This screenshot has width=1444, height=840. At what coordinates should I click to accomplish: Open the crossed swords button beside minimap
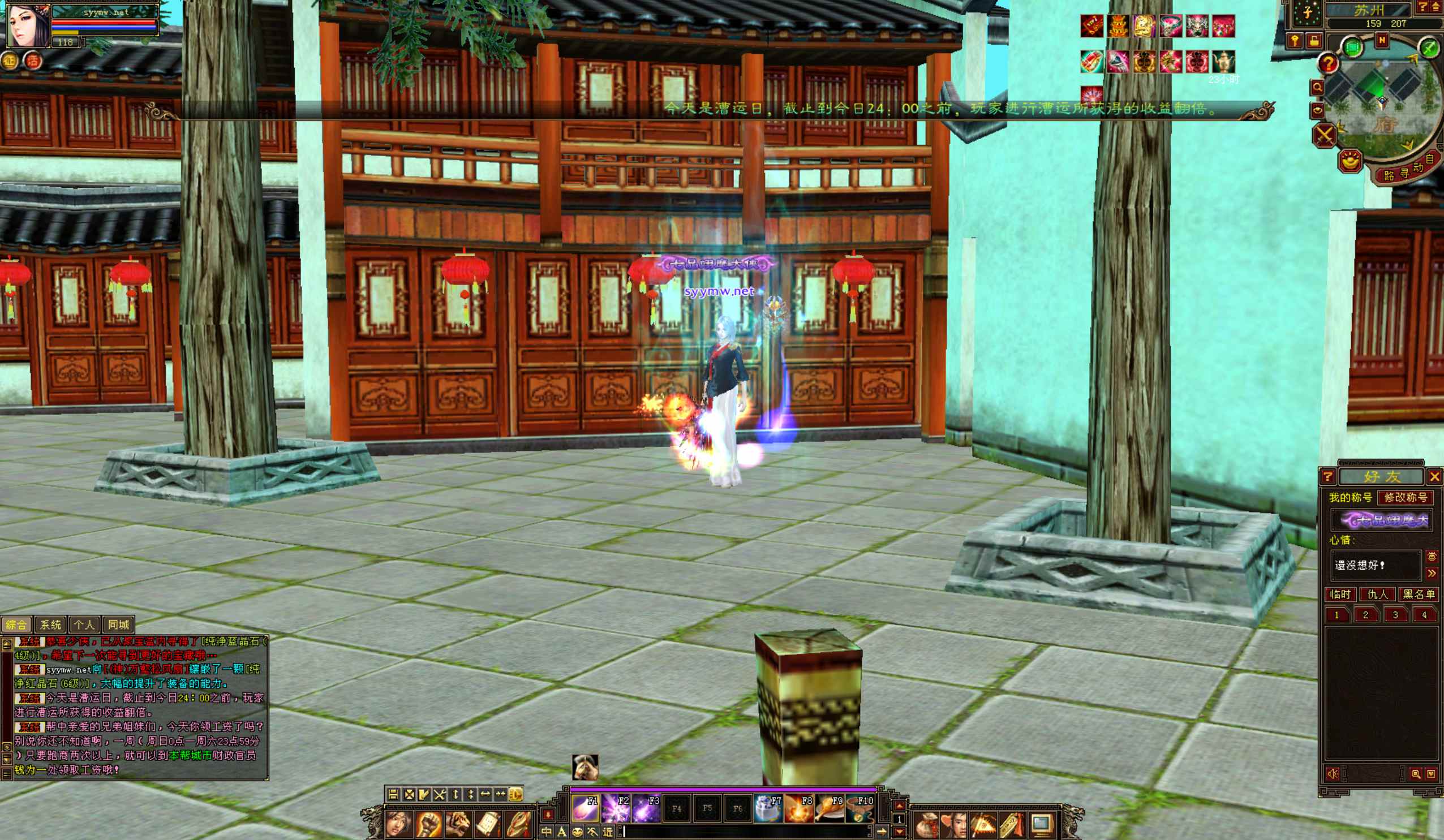[1324, 136]
